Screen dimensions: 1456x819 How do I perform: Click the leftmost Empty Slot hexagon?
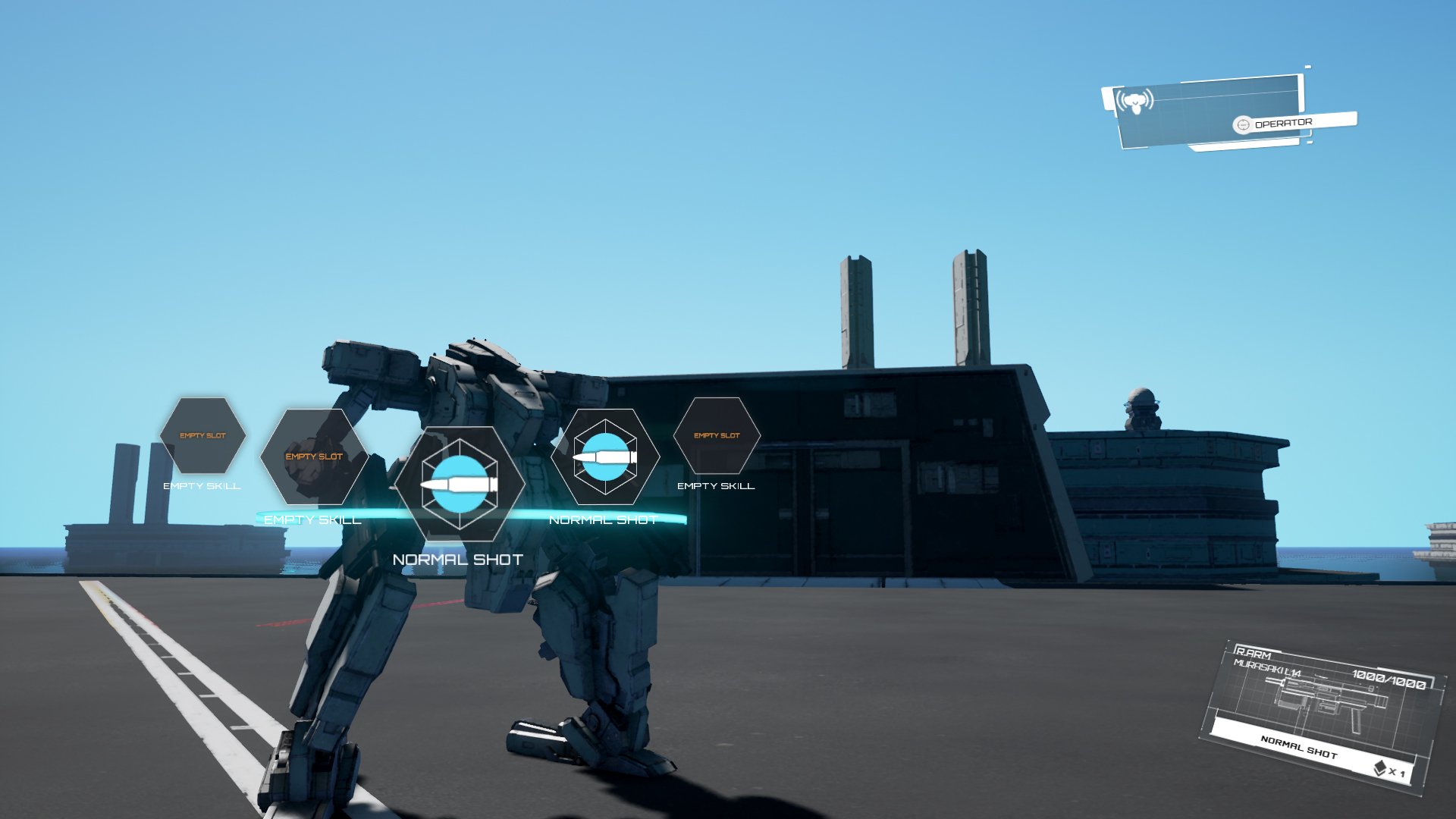202,435
